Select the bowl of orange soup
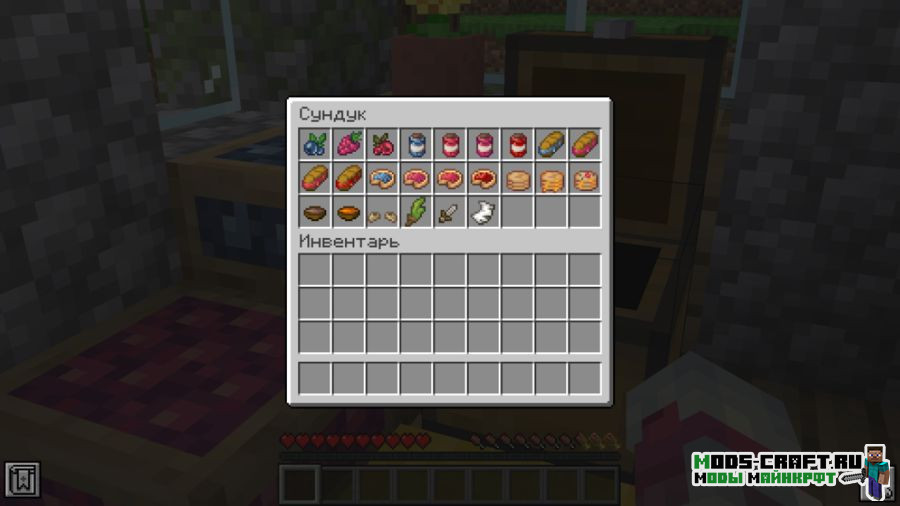900x506 pixels. click(349, 212)
